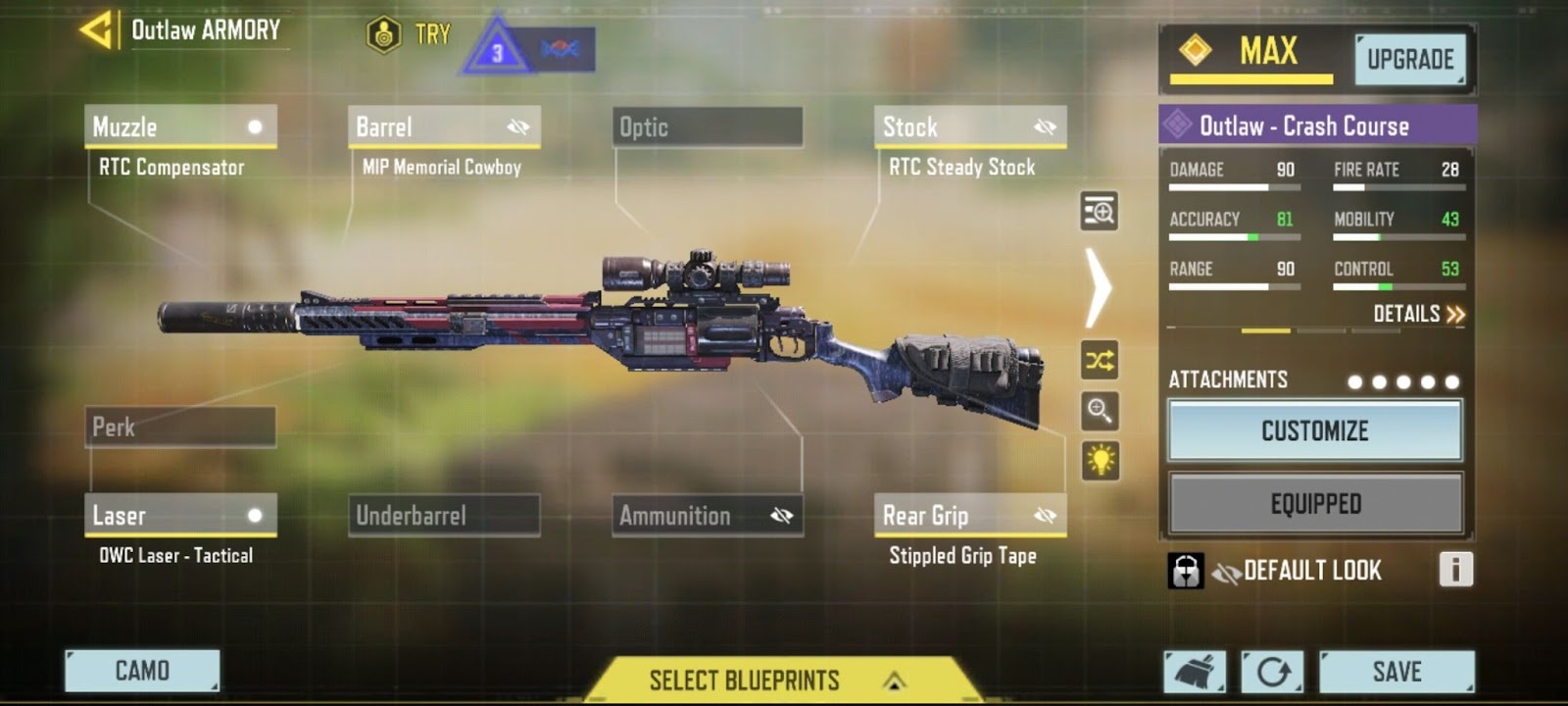The height and width of the screenshot is (706, 1568).
Task: Select the Rear Grip slot
Action: (x=969, y=515)
